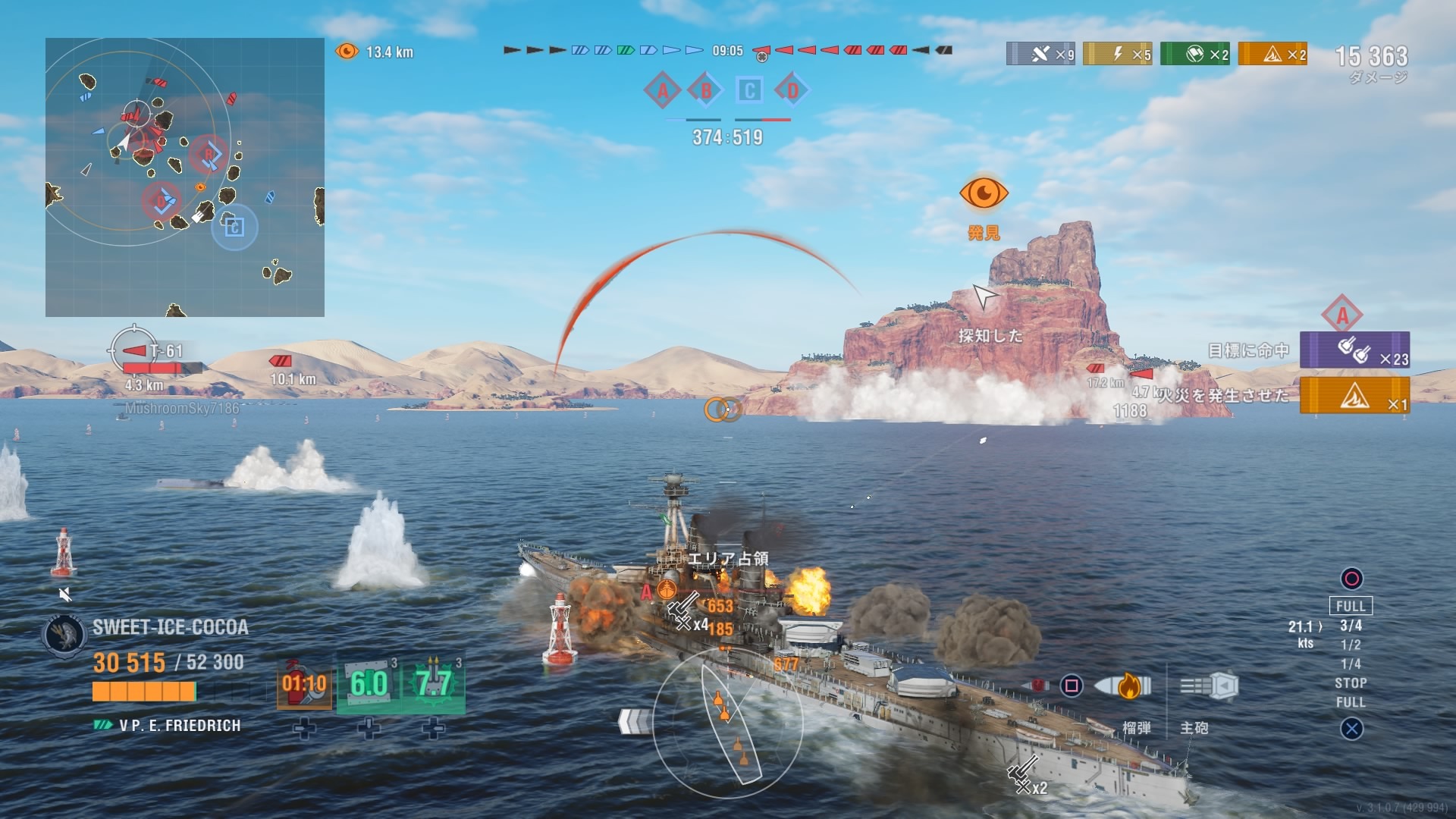
Task: Select capture point D indicator
Action: coord(792,91)
